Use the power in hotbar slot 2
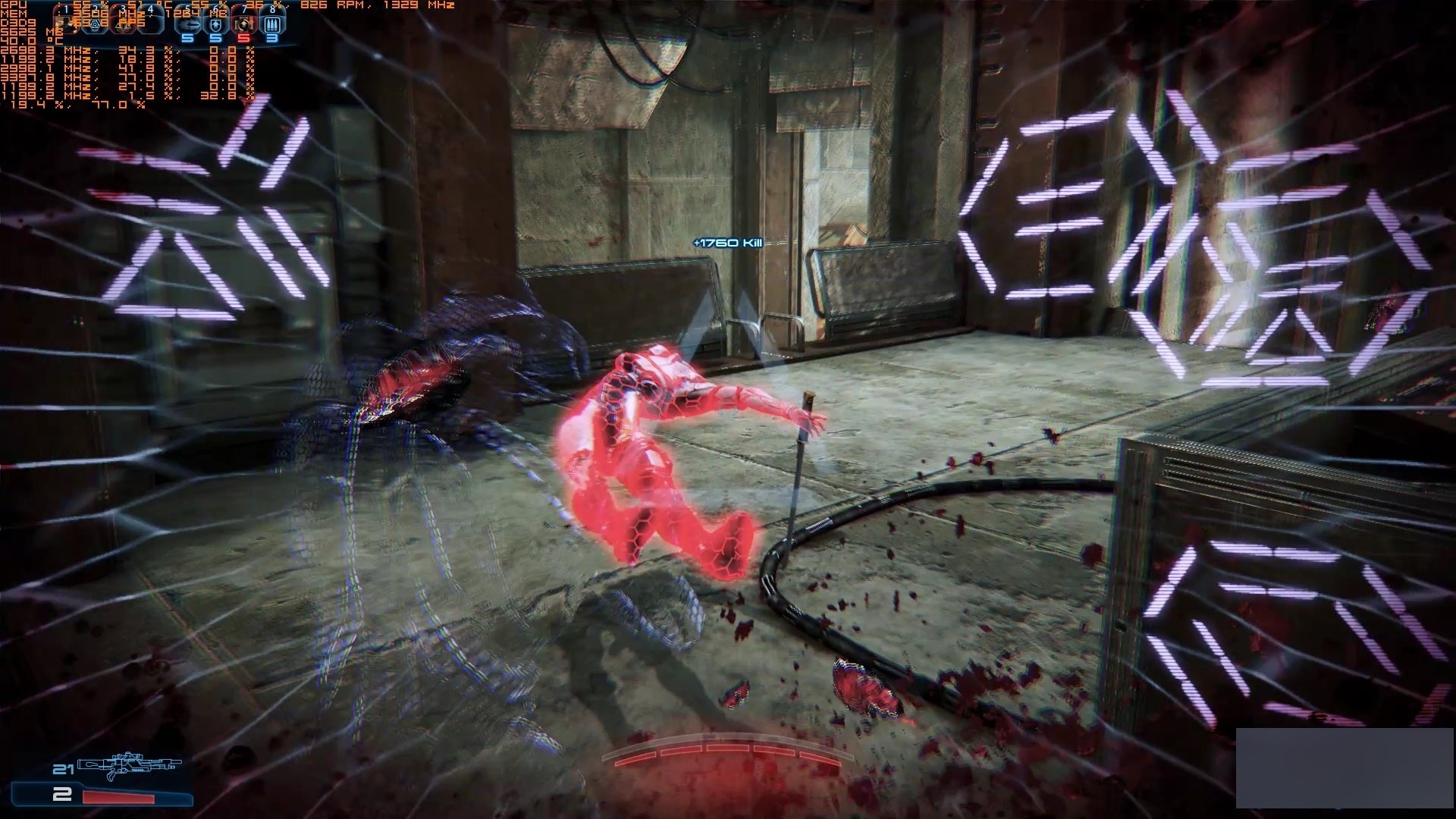The image size is (1456, 819). (96, 23)
